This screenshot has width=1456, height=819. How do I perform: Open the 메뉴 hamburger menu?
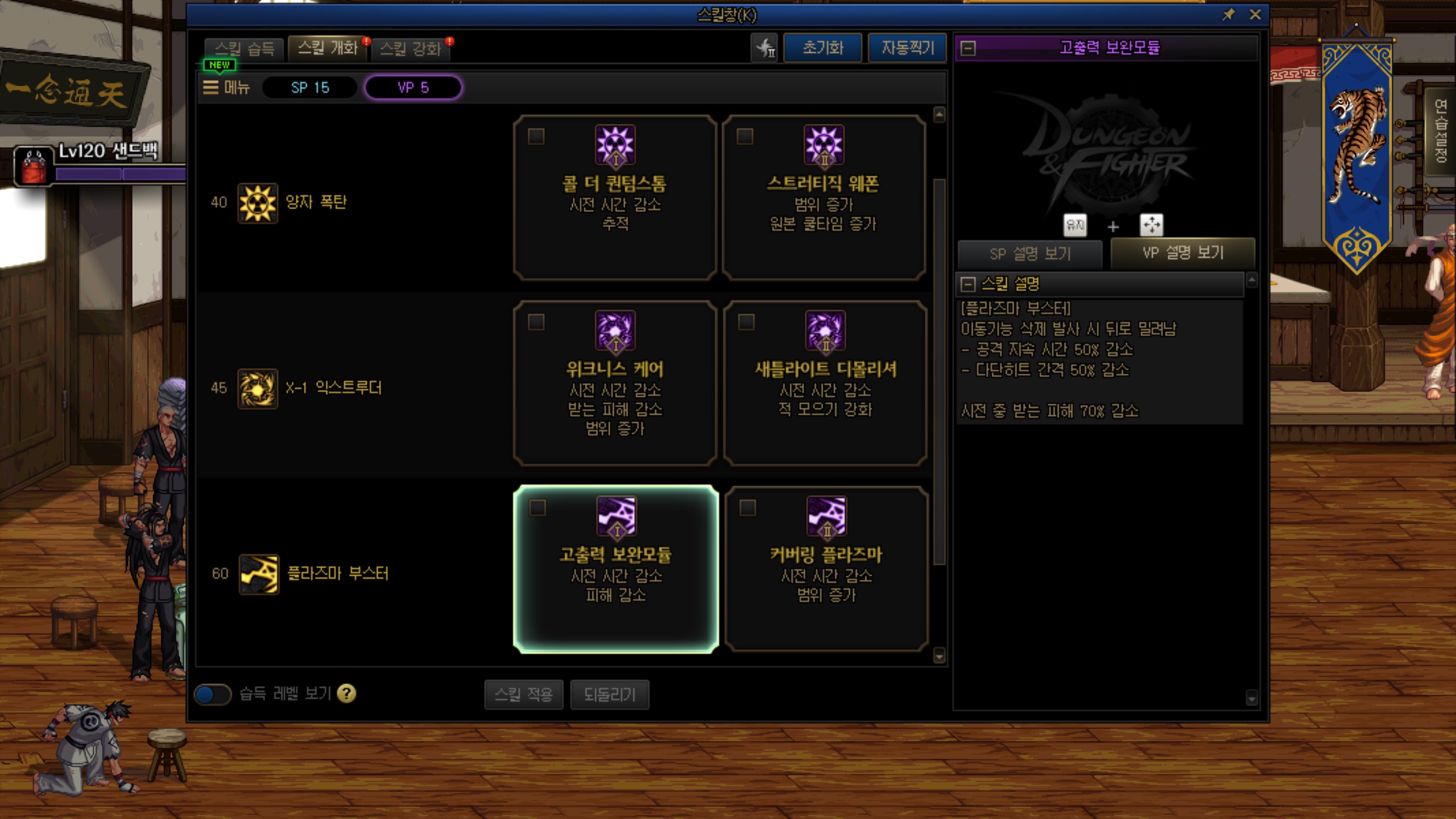click(226, 88)
